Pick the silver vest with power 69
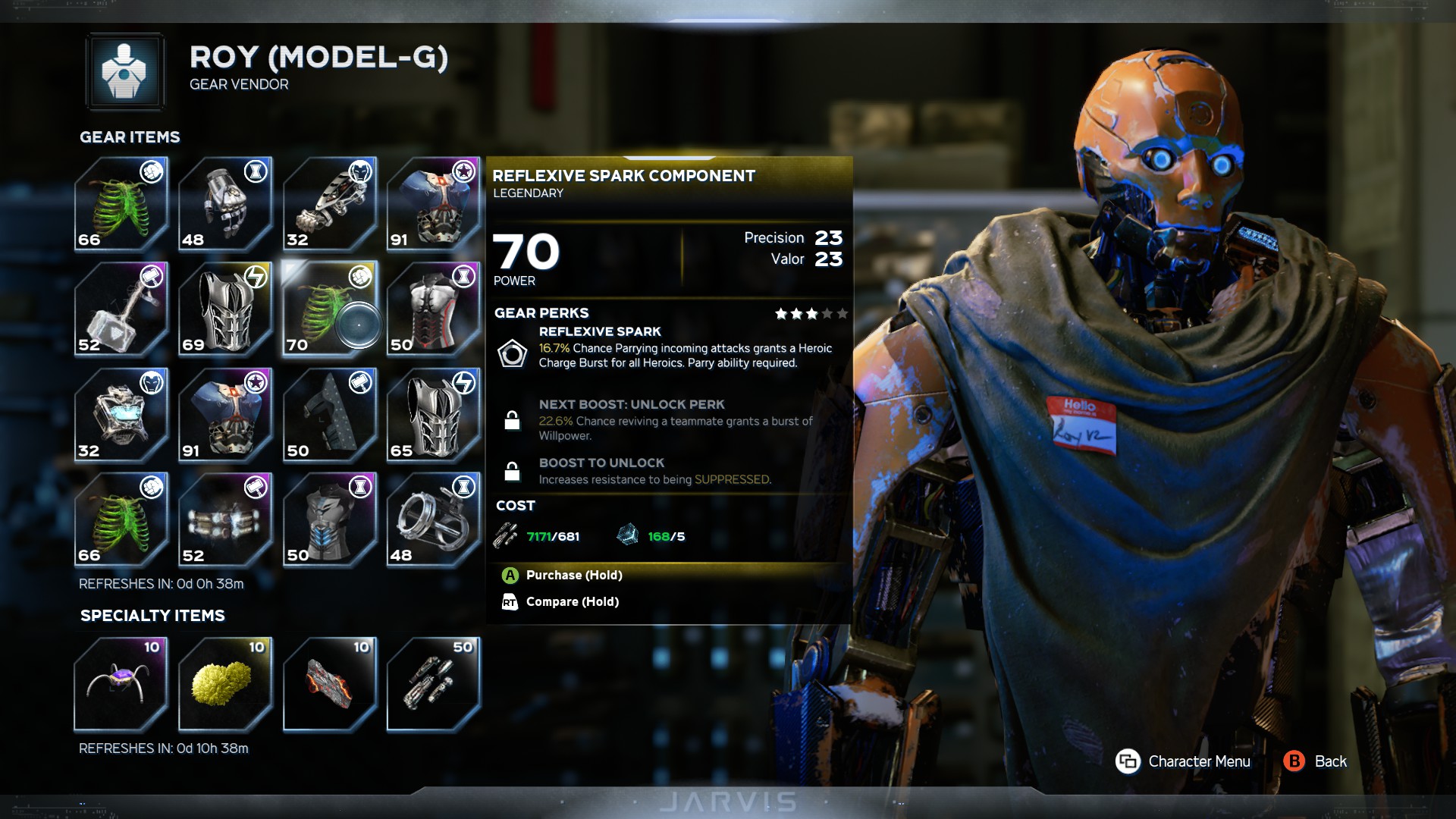Viewport: 1456px width, 819px height. click(225, 309)
